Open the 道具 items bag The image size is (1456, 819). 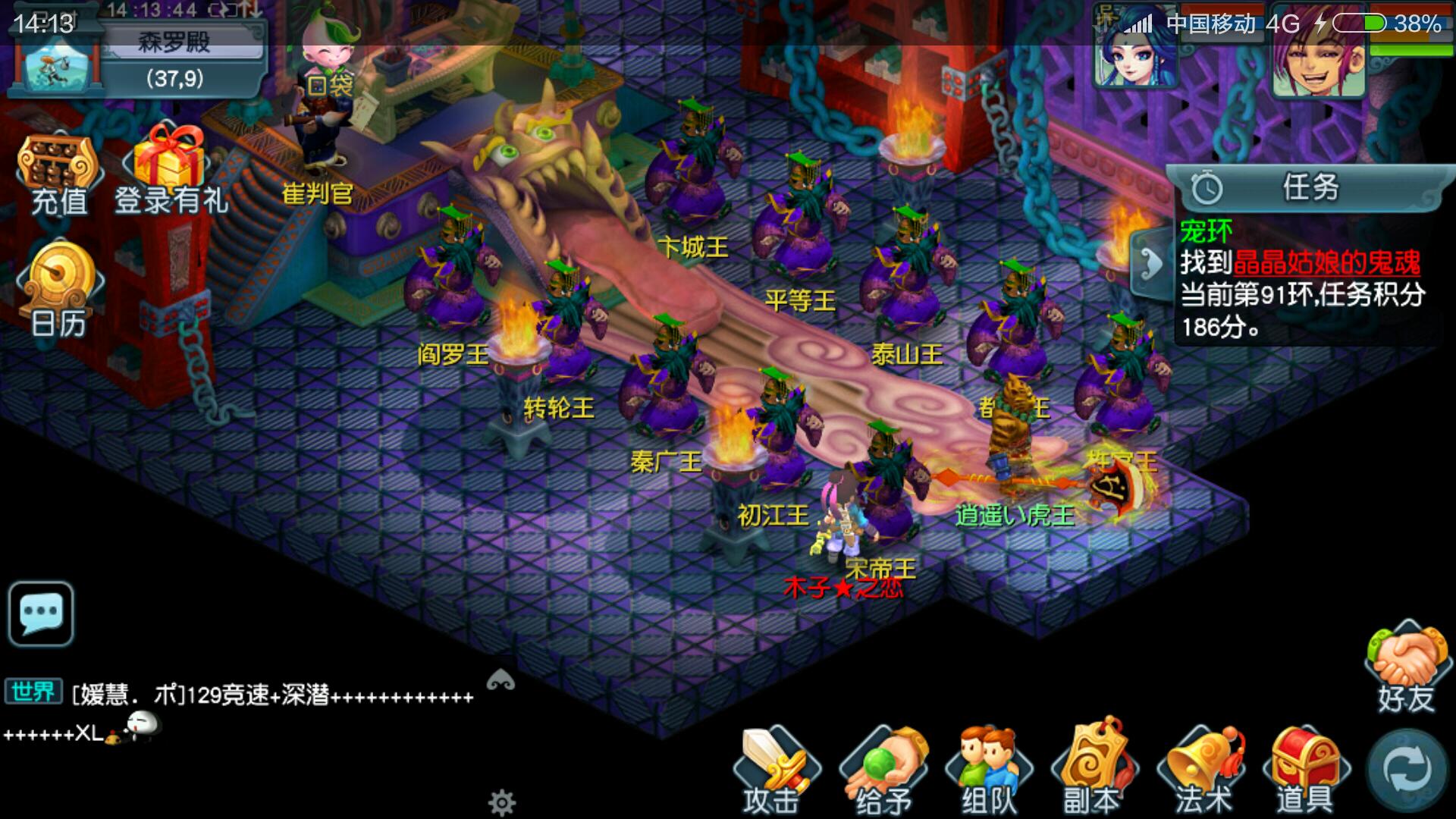click(1304, 770)
